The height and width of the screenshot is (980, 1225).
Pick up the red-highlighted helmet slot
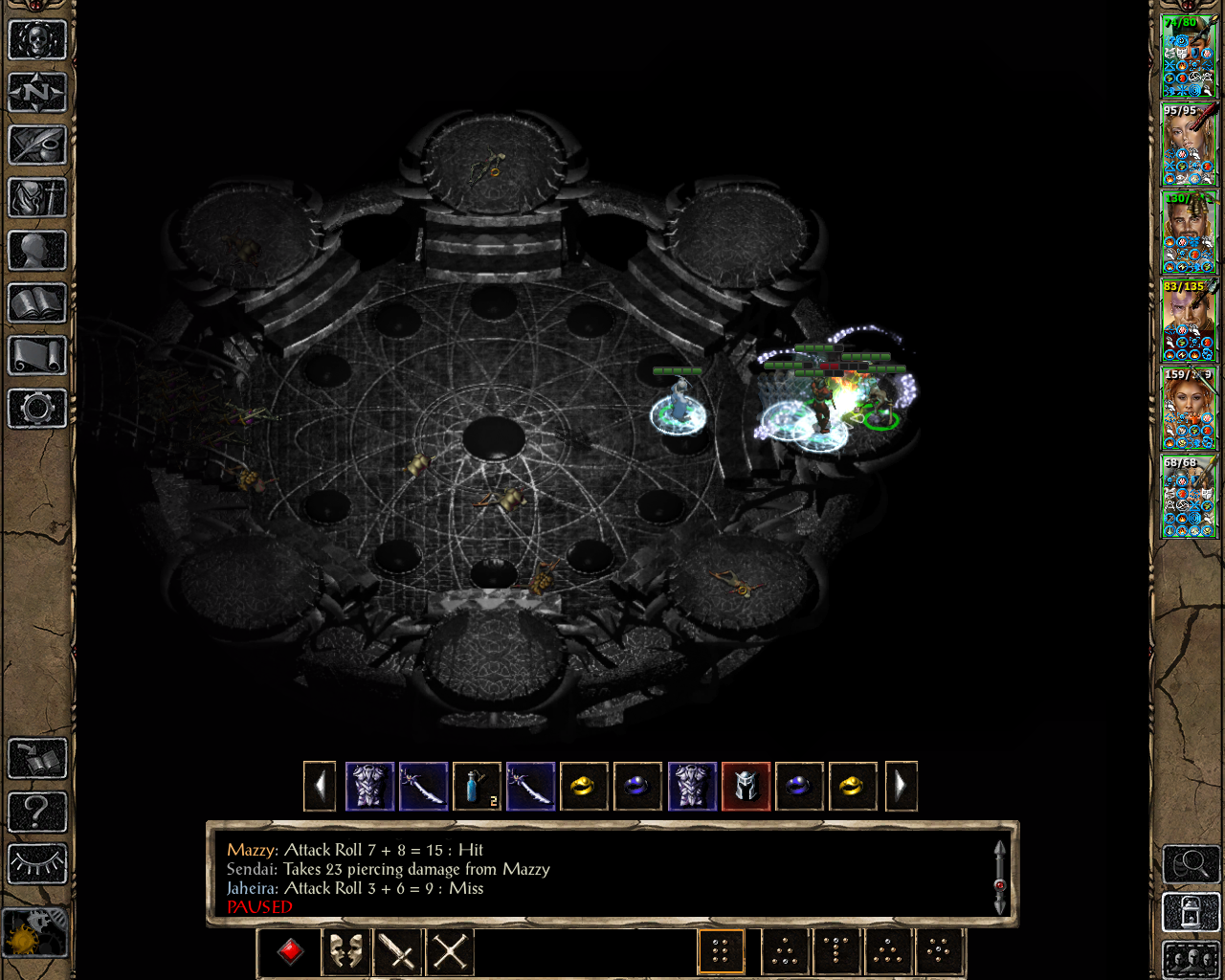click(746, 787)
